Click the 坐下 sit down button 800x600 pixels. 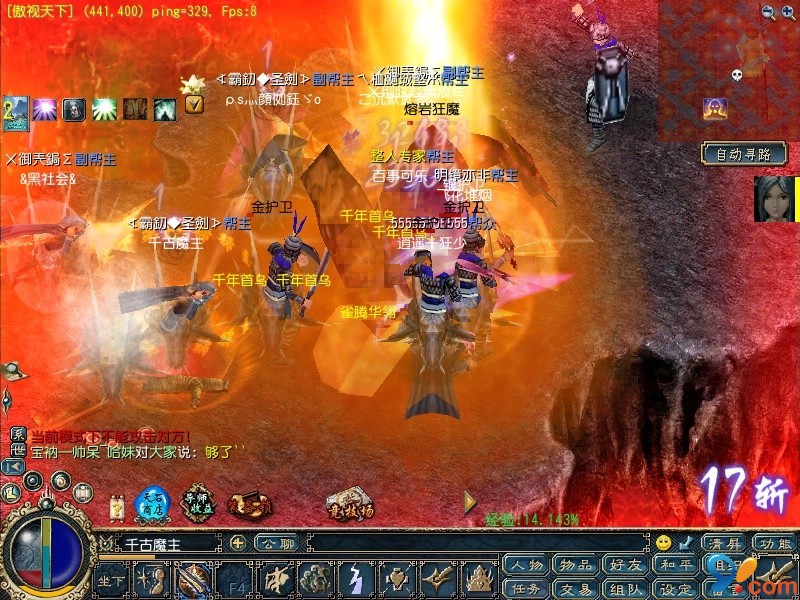point(111,580)
